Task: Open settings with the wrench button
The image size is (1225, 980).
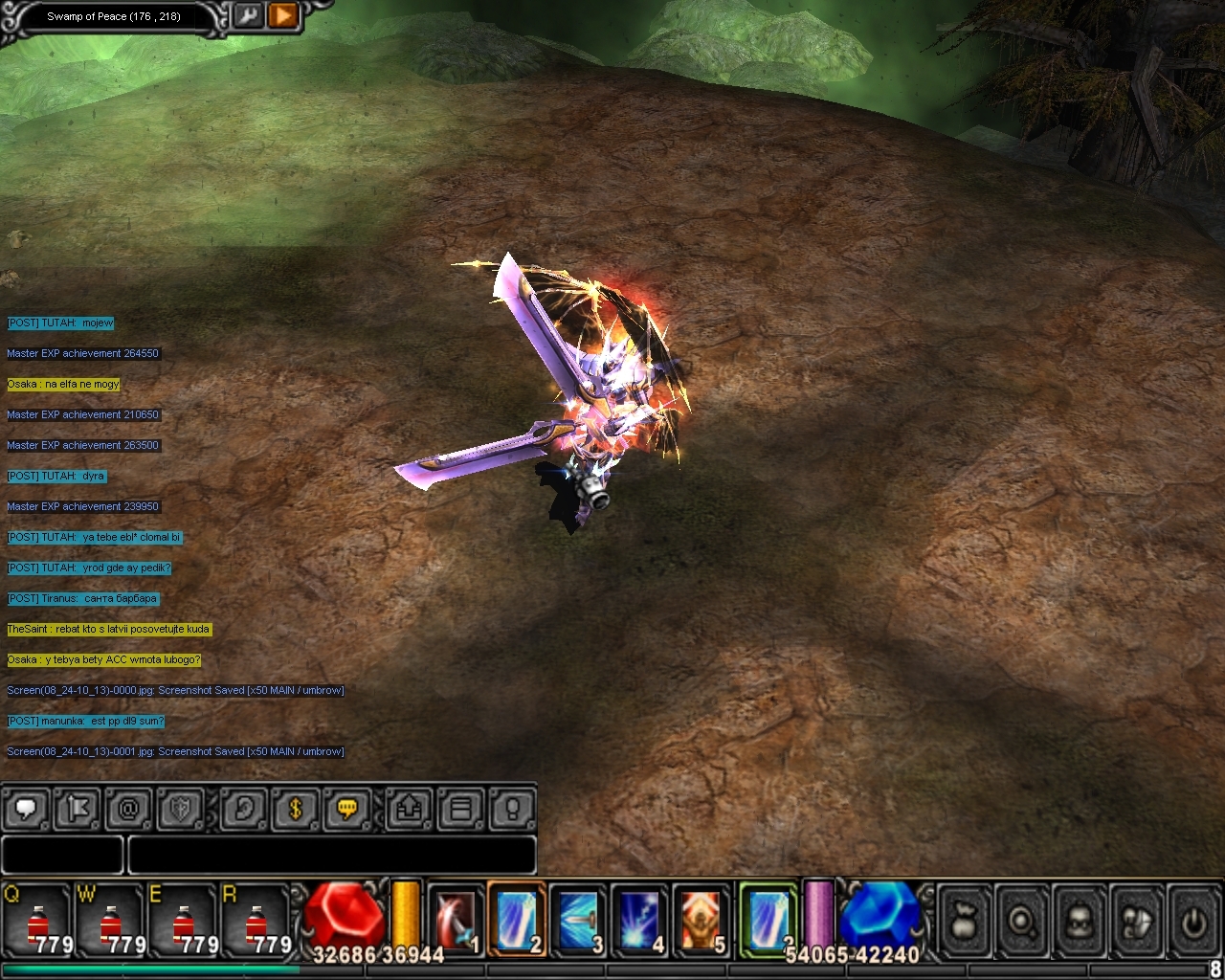Action: 248,15
